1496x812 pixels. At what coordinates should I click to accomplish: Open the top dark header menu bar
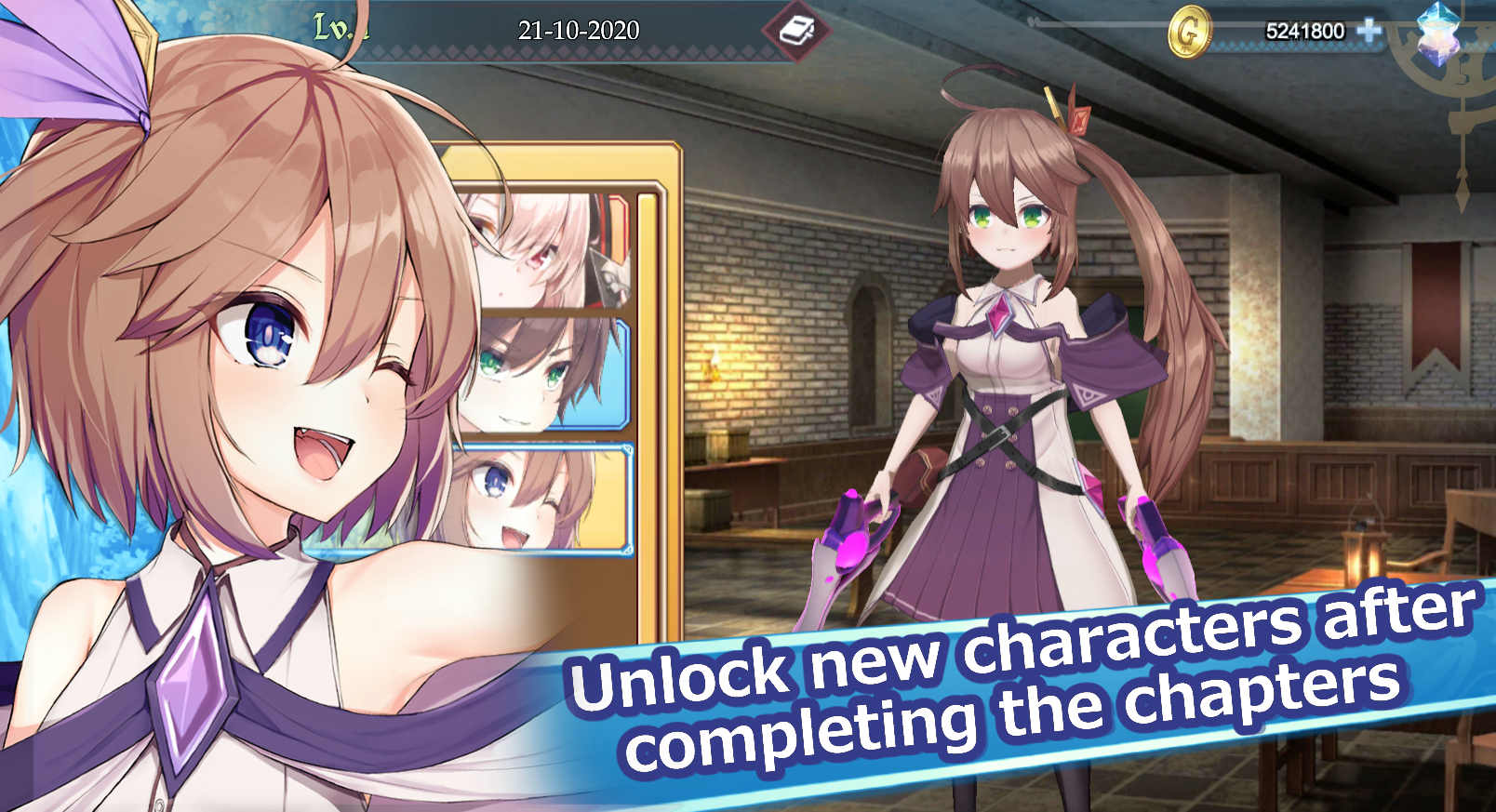point(744,28)
